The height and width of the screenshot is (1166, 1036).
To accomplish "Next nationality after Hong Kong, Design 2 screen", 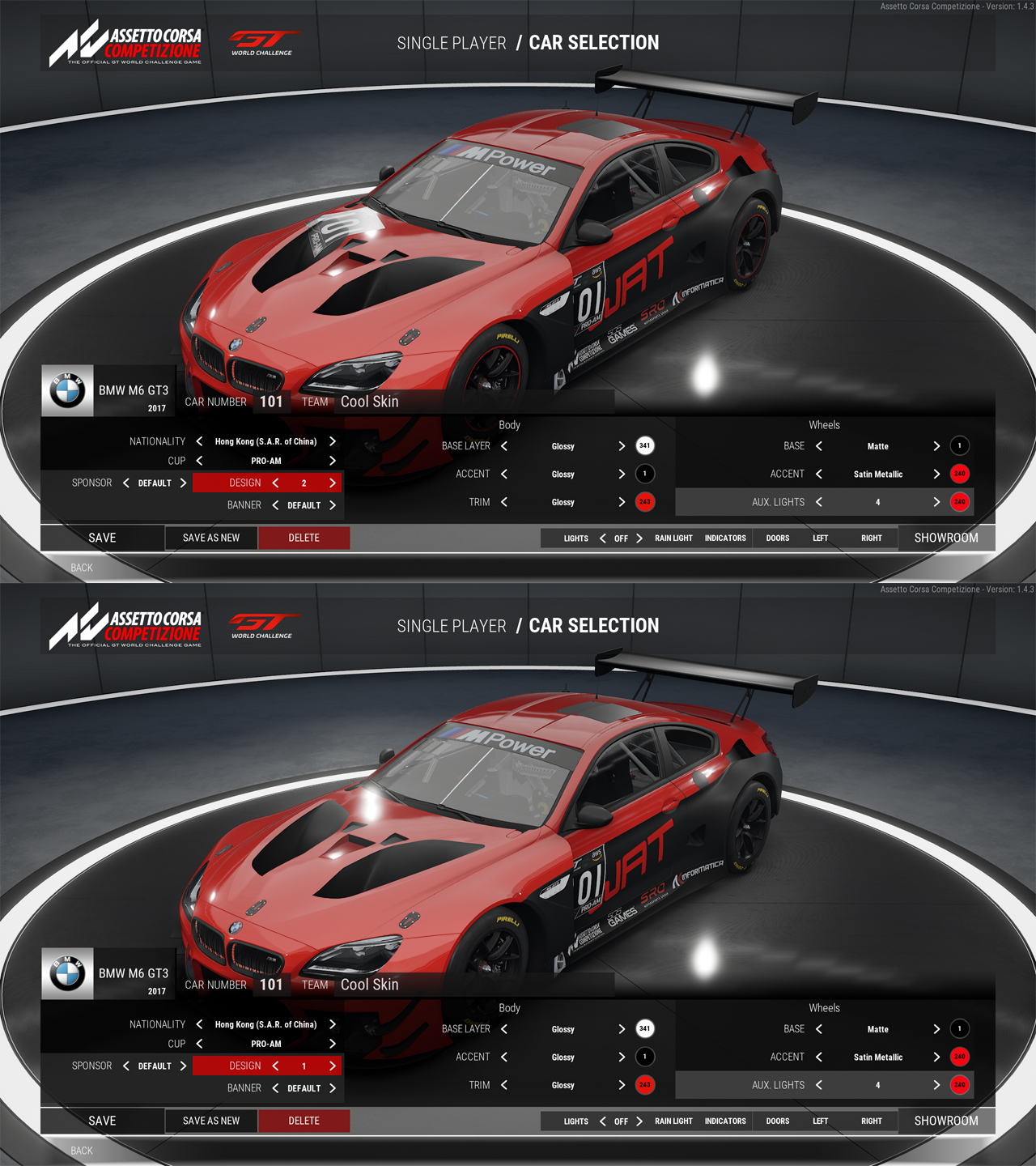I will 332,441.
